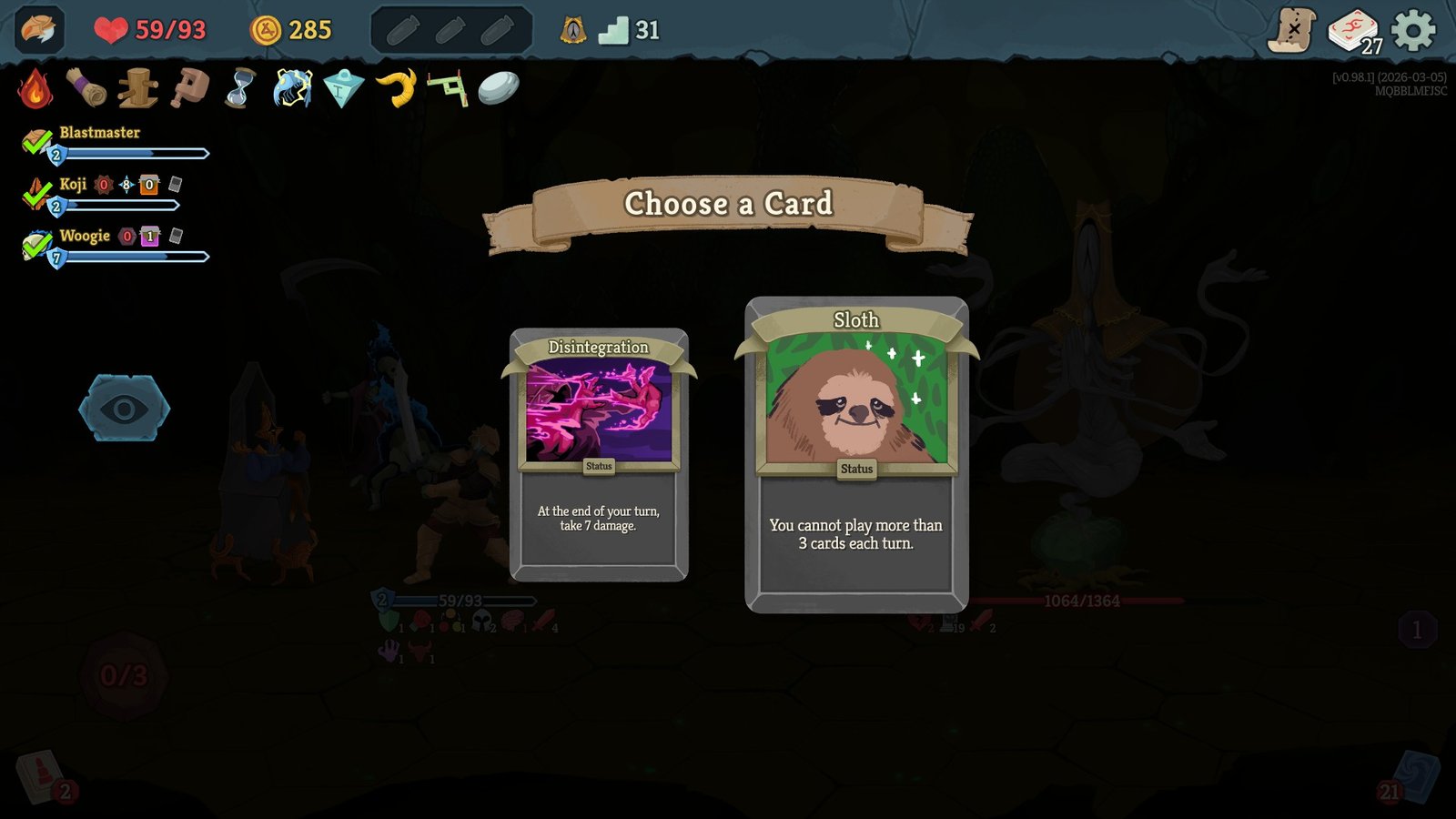Viewport: 1456px width, 819px height.
Task: Inspect the blue diamond relic
Action: point(343,89)
